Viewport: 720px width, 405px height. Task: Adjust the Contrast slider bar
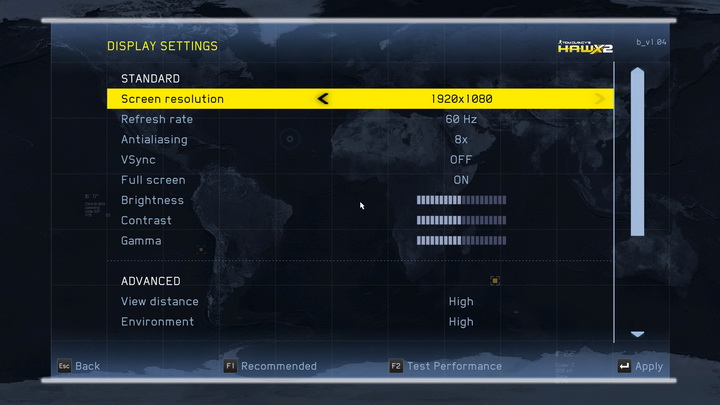pos(461,220)
